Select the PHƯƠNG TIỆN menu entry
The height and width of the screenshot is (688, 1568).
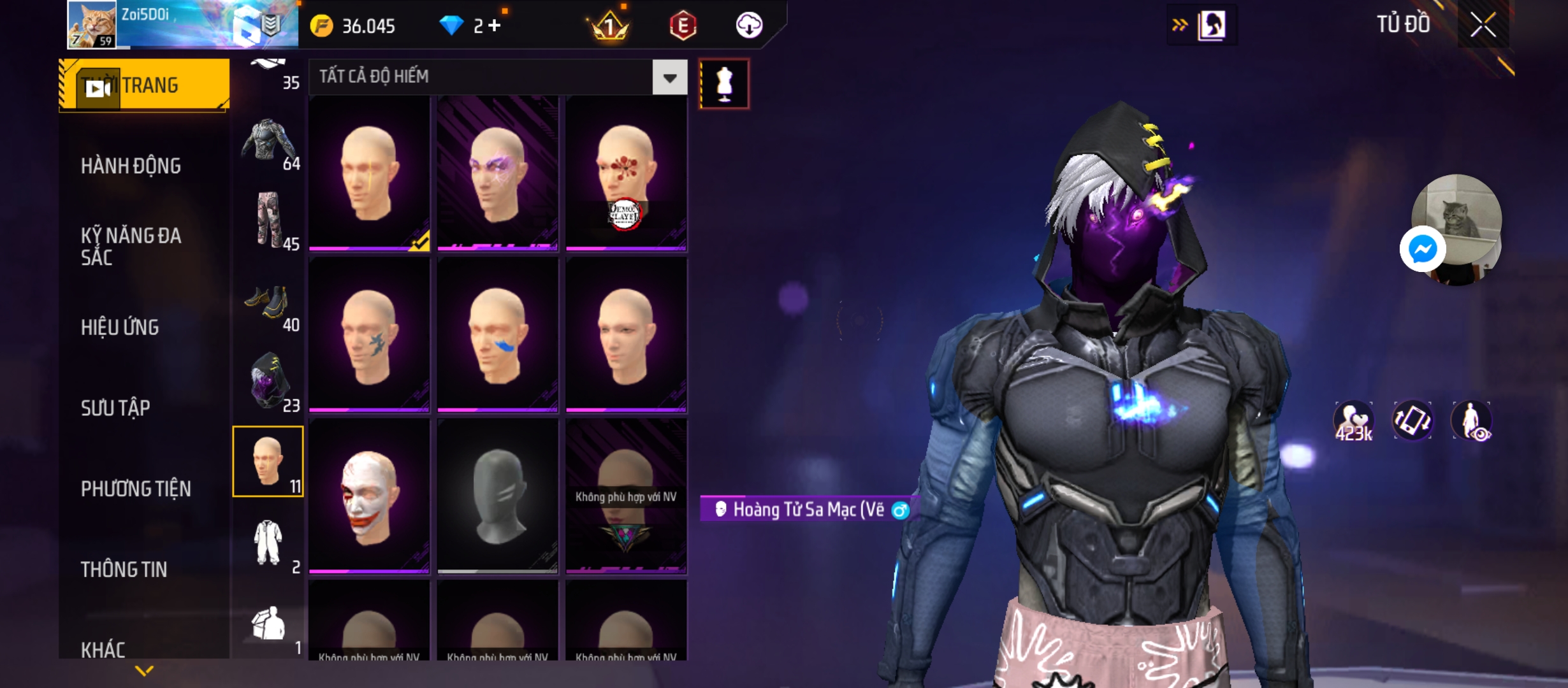[x=136, y=489]
